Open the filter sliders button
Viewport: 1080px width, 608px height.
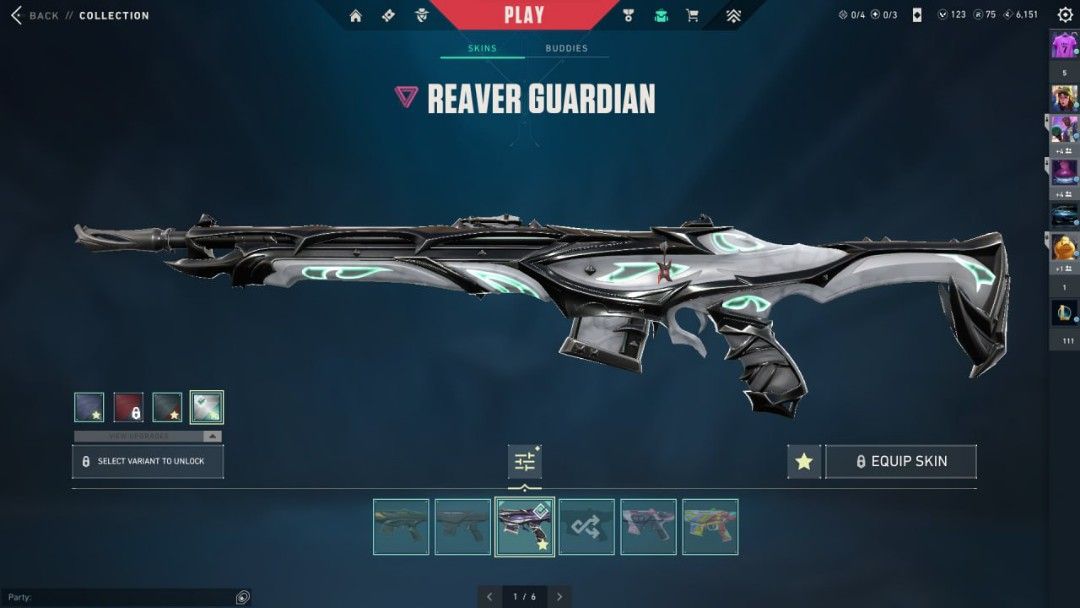pyautogui.click(x=525, y=461)
